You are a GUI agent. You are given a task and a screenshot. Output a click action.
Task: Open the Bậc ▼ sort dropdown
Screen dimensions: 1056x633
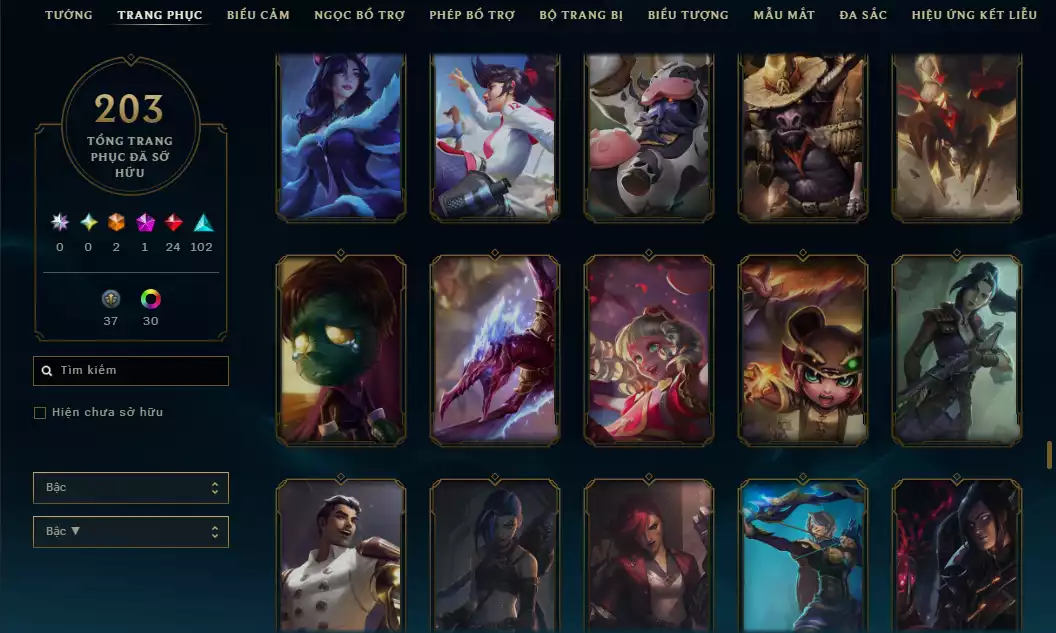click(131, 532)
